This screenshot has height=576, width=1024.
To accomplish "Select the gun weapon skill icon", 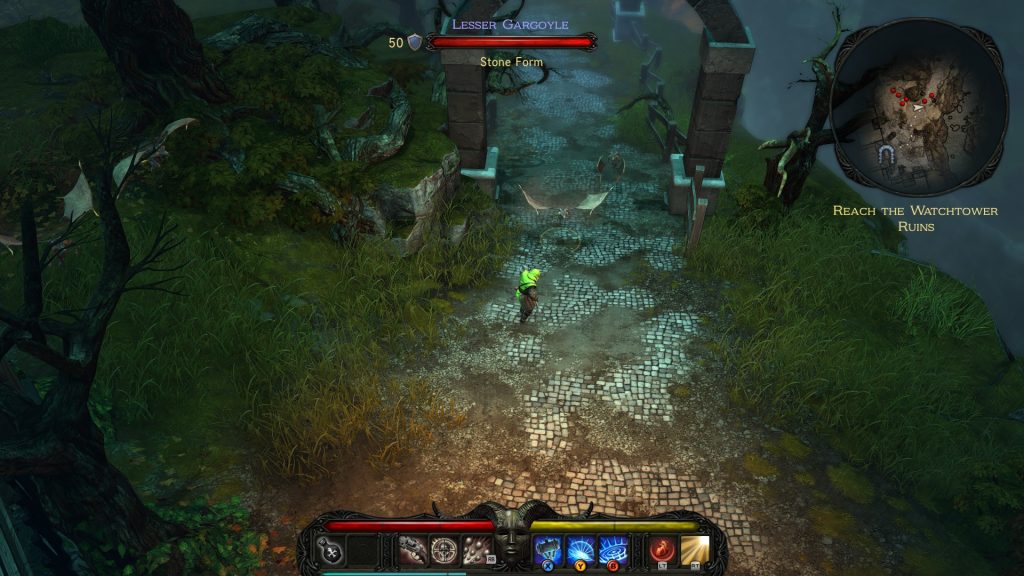I will [x=412, y=549].
